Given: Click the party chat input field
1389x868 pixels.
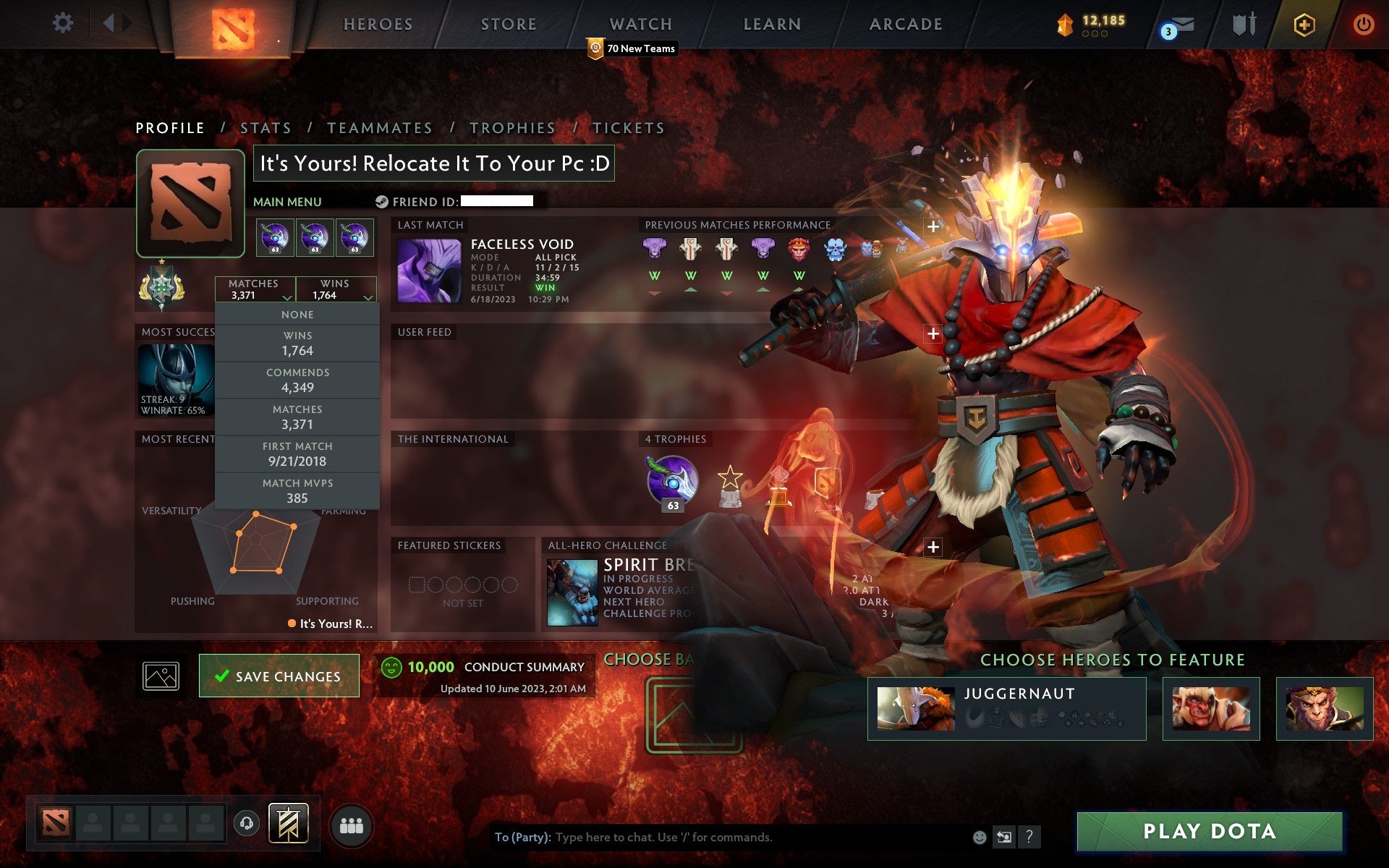Looking at the screenshot, I should click(723, 838).
